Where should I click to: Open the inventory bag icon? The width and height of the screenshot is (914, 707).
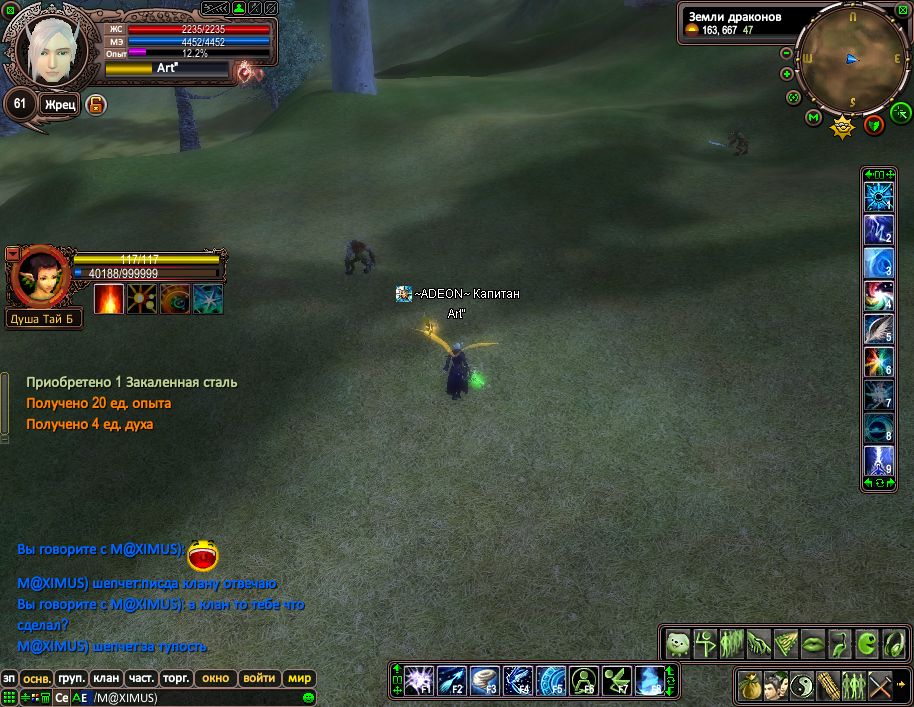tap(750, 686)
